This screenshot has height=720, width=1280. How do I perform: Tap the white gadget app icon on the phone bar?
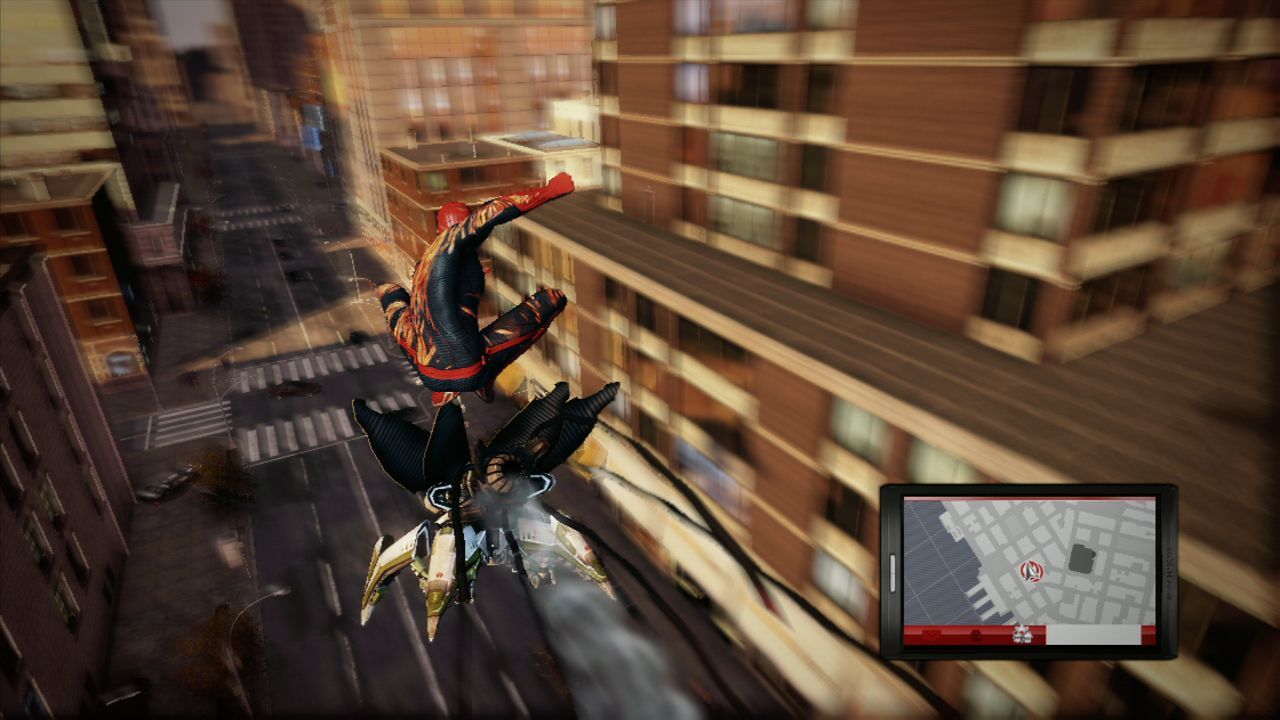click(x=1022, y=634)
